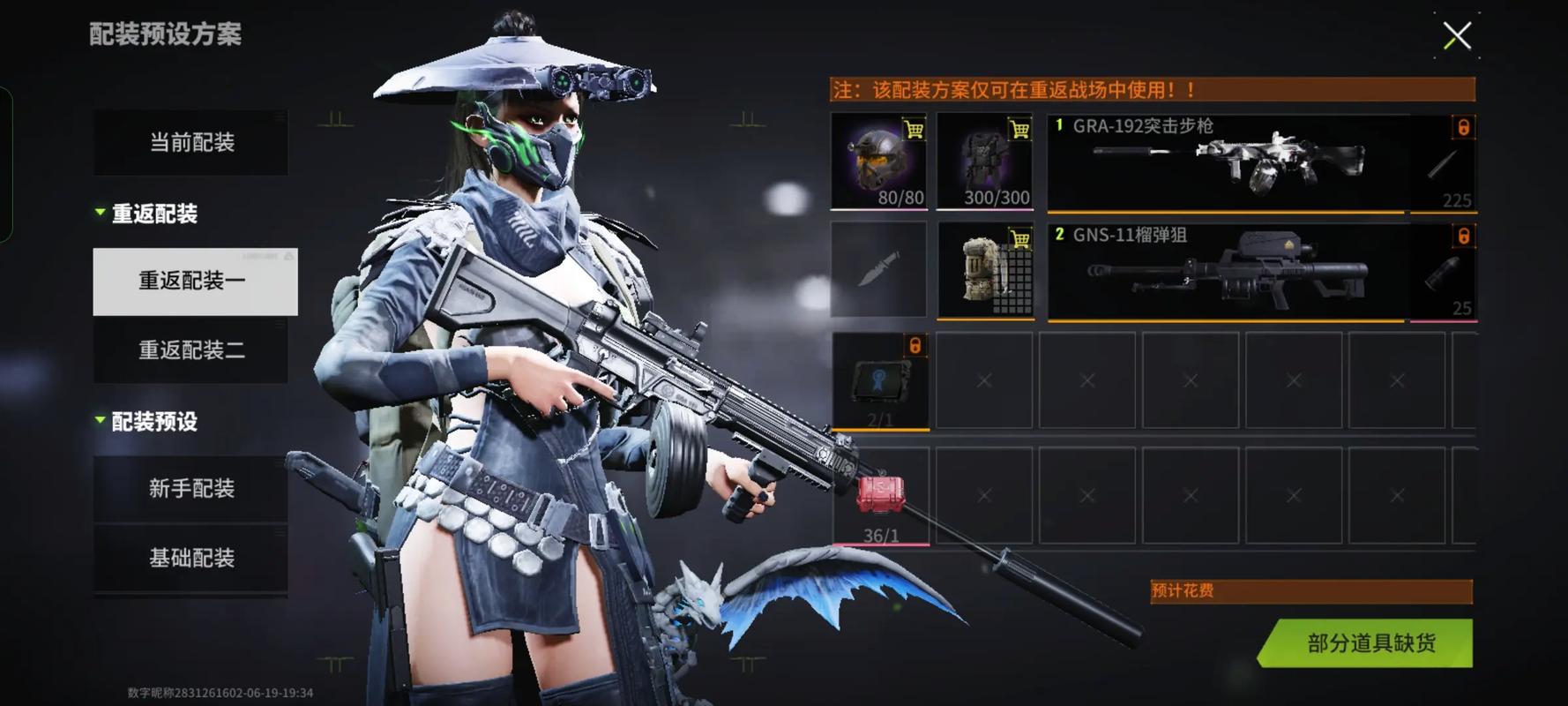
Task: Open the 当前配装 current loadout tab
Action: (191, 143)
